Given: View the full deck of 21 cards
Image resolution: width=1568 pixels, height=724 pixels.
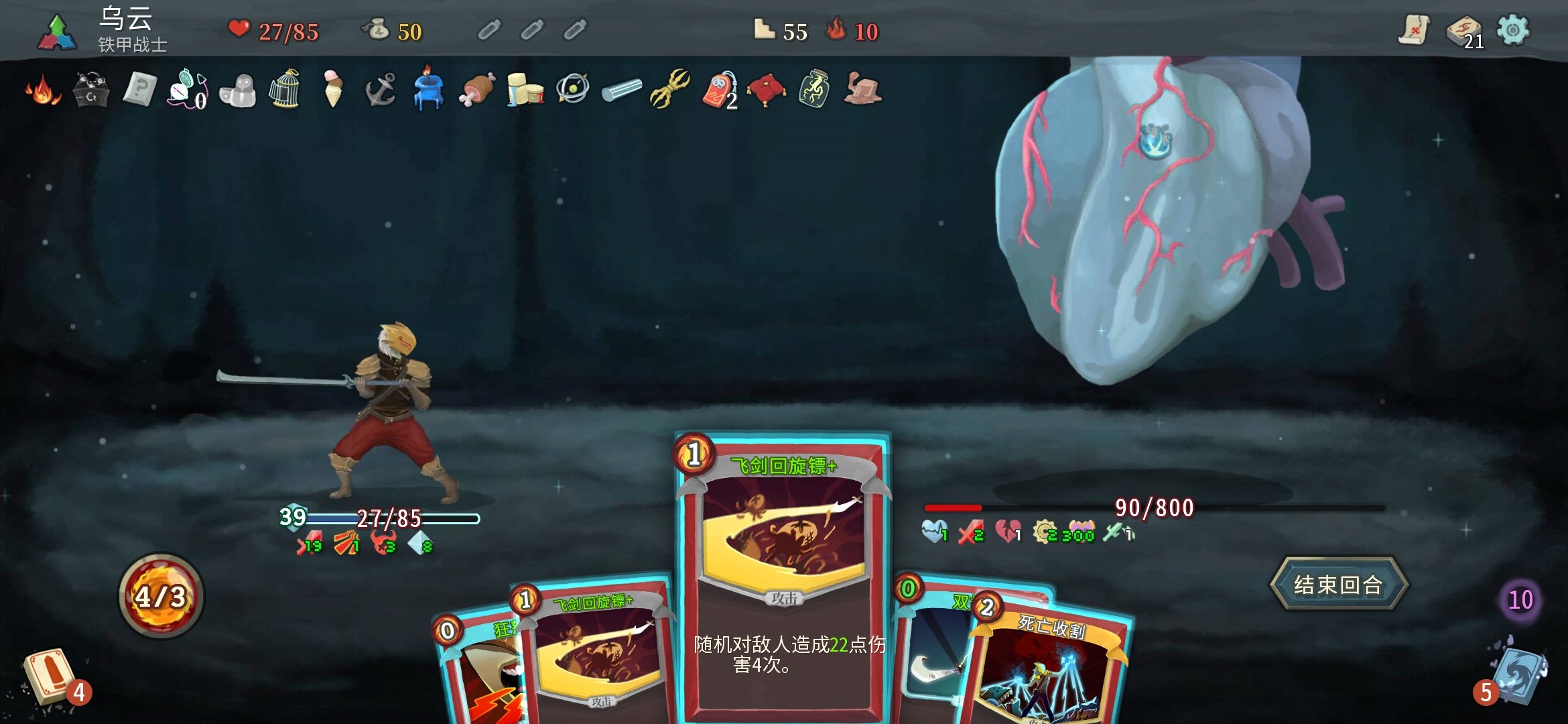Looking at the screenshot, I should [1463, 32].
